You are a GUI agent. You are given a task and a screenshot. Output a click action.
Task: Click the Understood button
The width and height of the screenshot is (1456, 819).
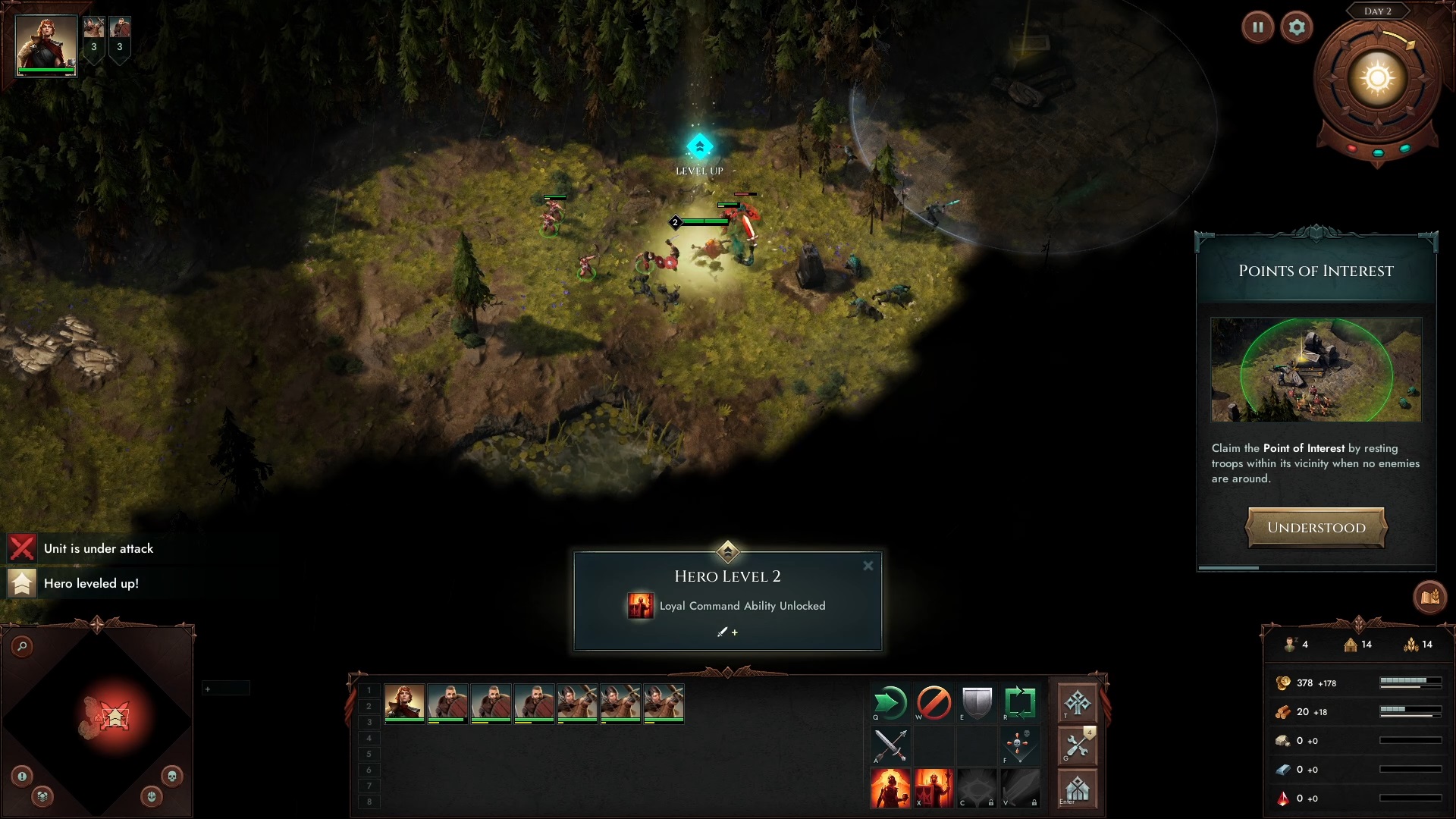[x=1316, y=528]
